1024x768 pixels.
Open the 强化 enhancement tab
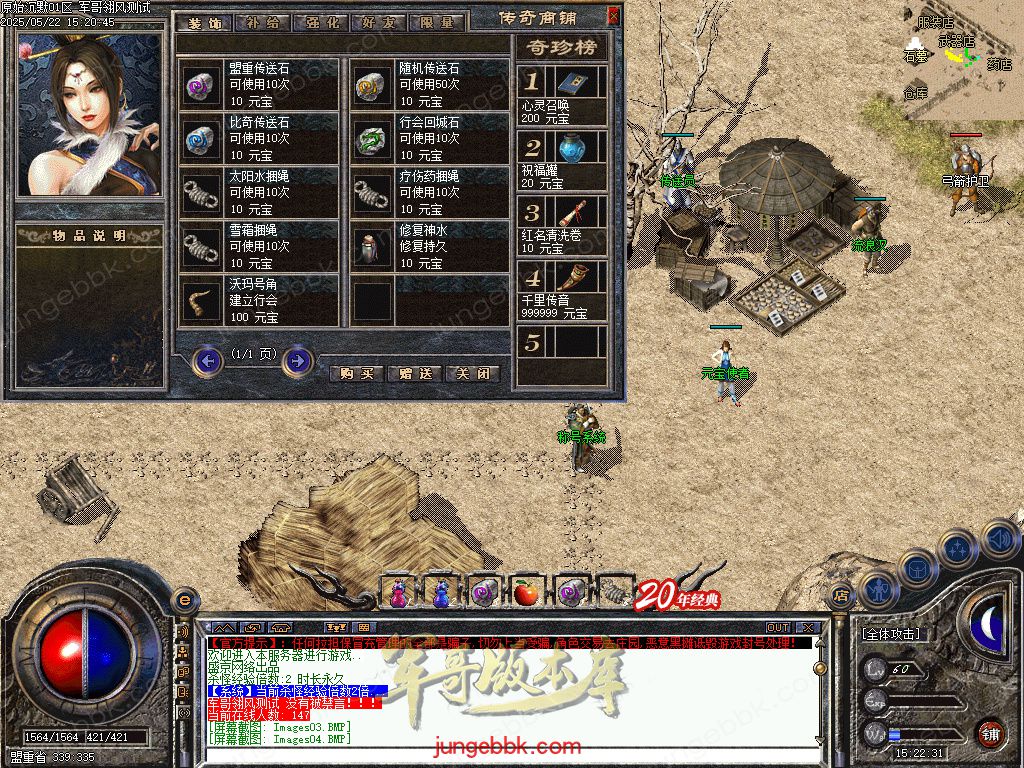324,22
